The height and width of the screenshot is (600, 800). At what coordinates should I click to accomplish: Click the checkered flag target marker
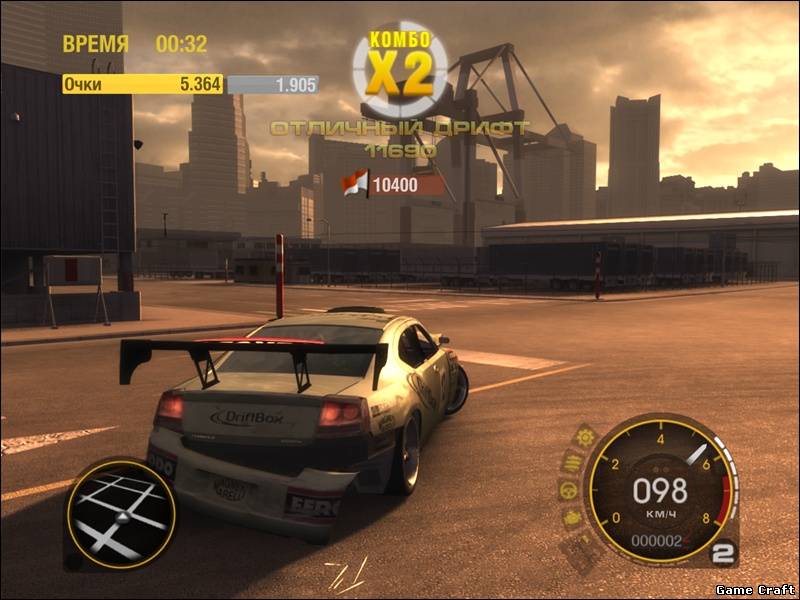pos(355,183)
